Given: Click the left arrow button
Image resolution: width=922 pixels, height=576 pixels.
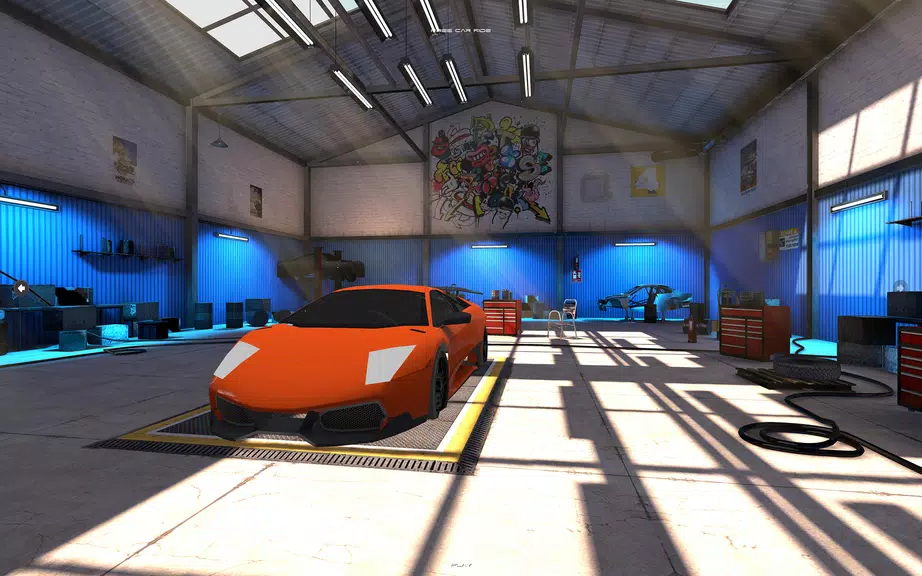Looking at the screenshot, I should 20,289.
